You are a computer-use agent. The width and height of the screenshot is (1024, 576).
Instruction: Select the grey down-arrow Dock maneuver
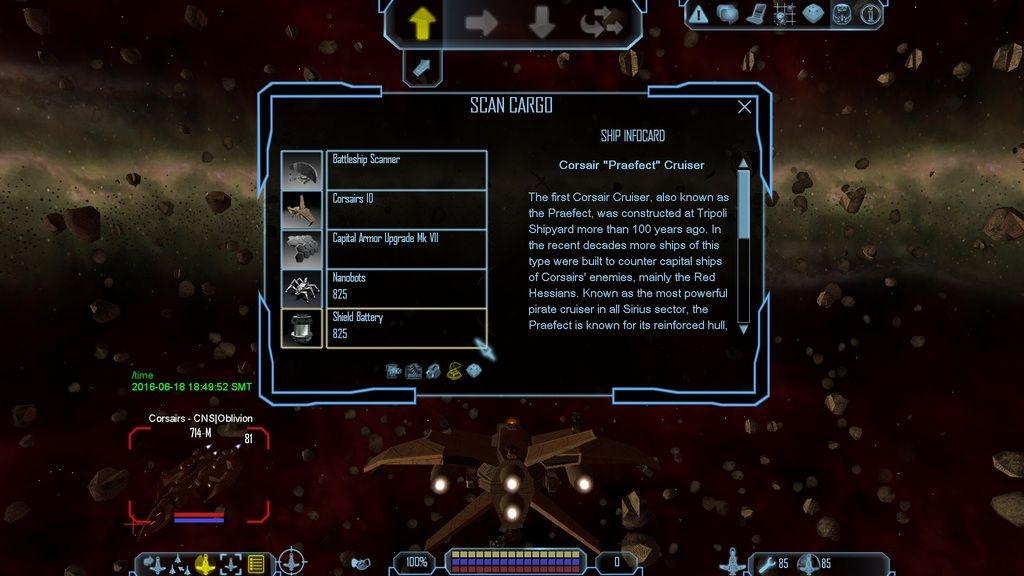541,22
